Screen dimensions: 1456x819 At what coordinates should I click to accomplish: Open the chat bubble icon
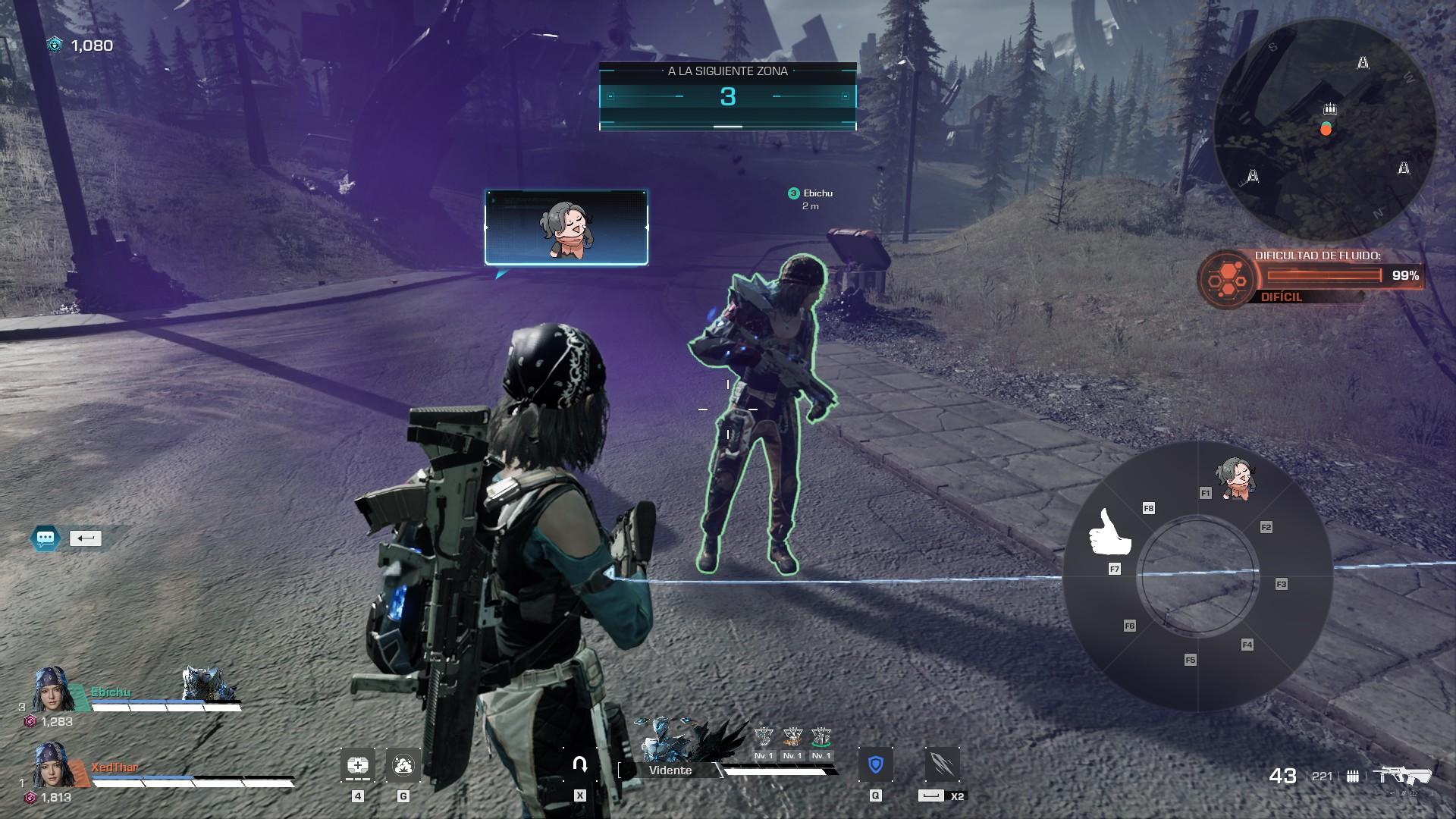tap(45, 538)
